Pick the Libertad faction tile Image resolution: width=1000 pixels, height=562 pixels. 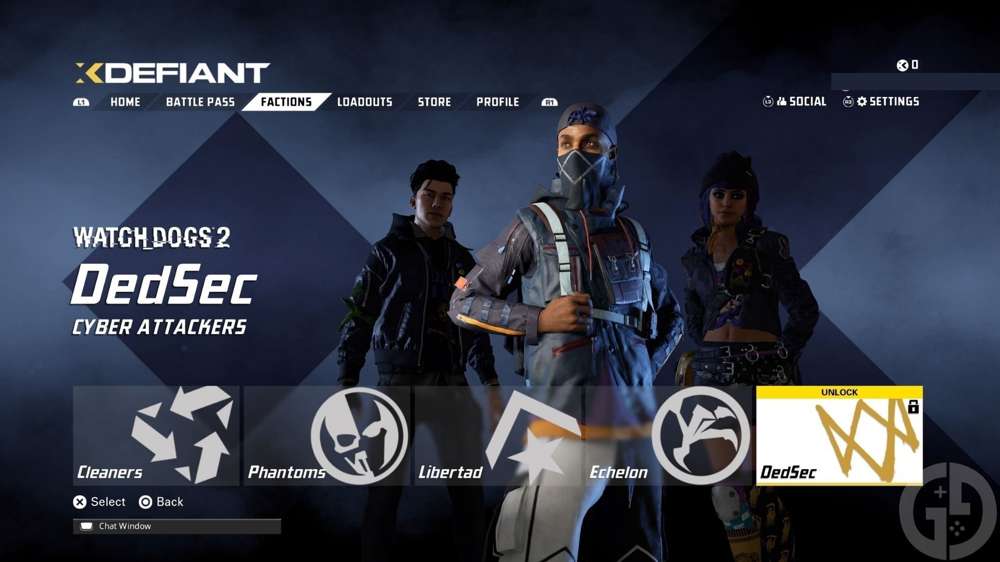tap(497, 436)
